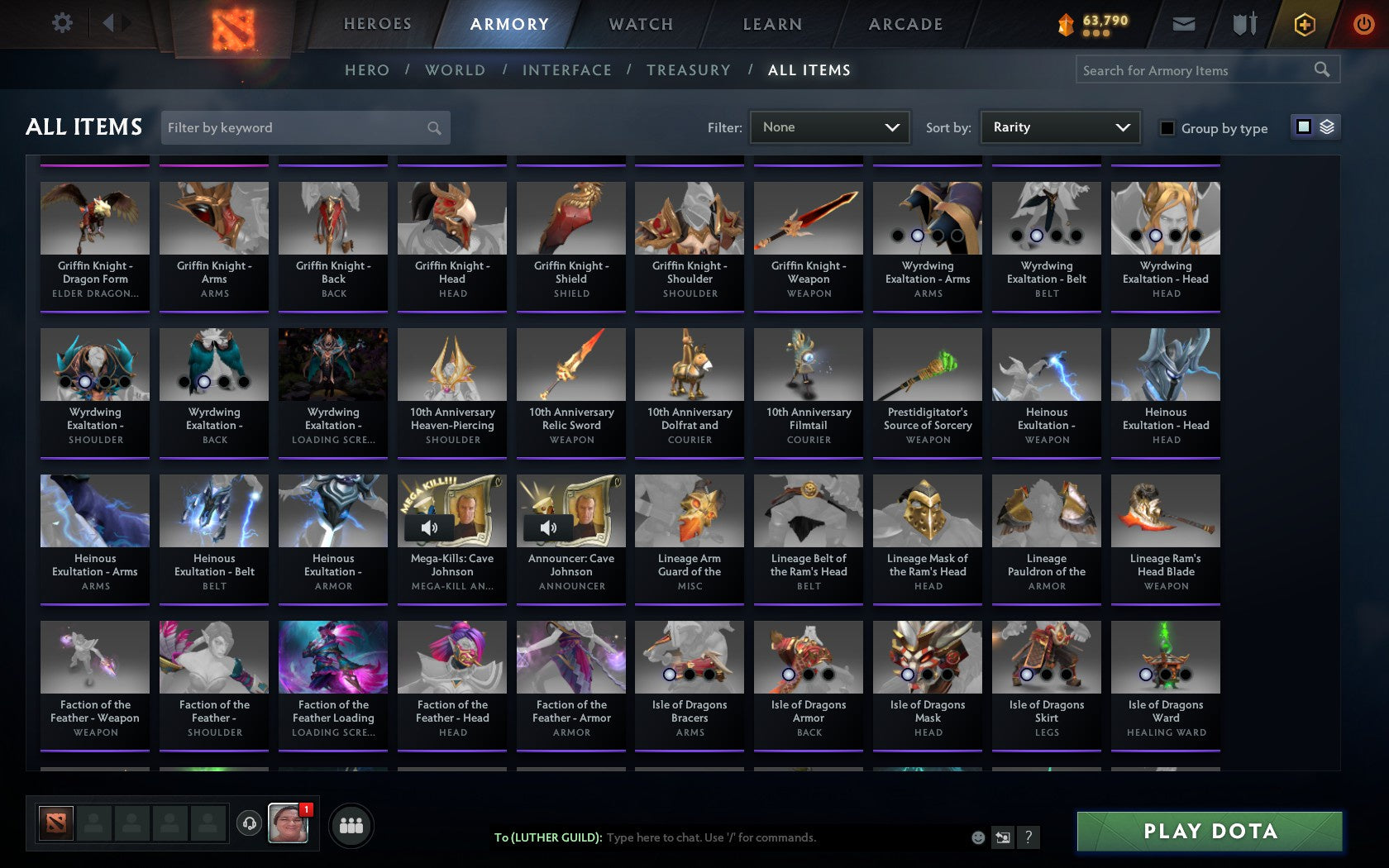Click the Dota Plus shield icon
This screenshot has width=1389, height=868.
(x=1305, y=24)
